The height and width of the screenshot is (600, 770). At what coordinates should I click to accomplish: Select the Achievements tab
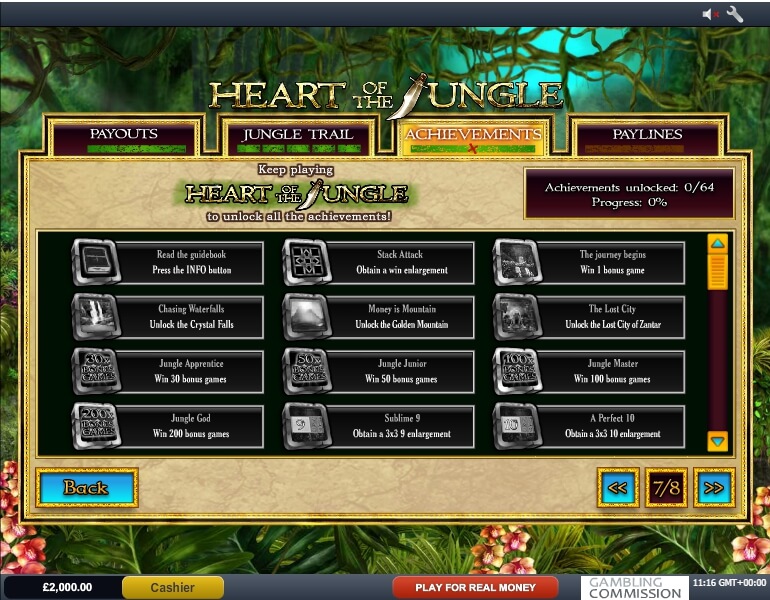click(473, 135)
